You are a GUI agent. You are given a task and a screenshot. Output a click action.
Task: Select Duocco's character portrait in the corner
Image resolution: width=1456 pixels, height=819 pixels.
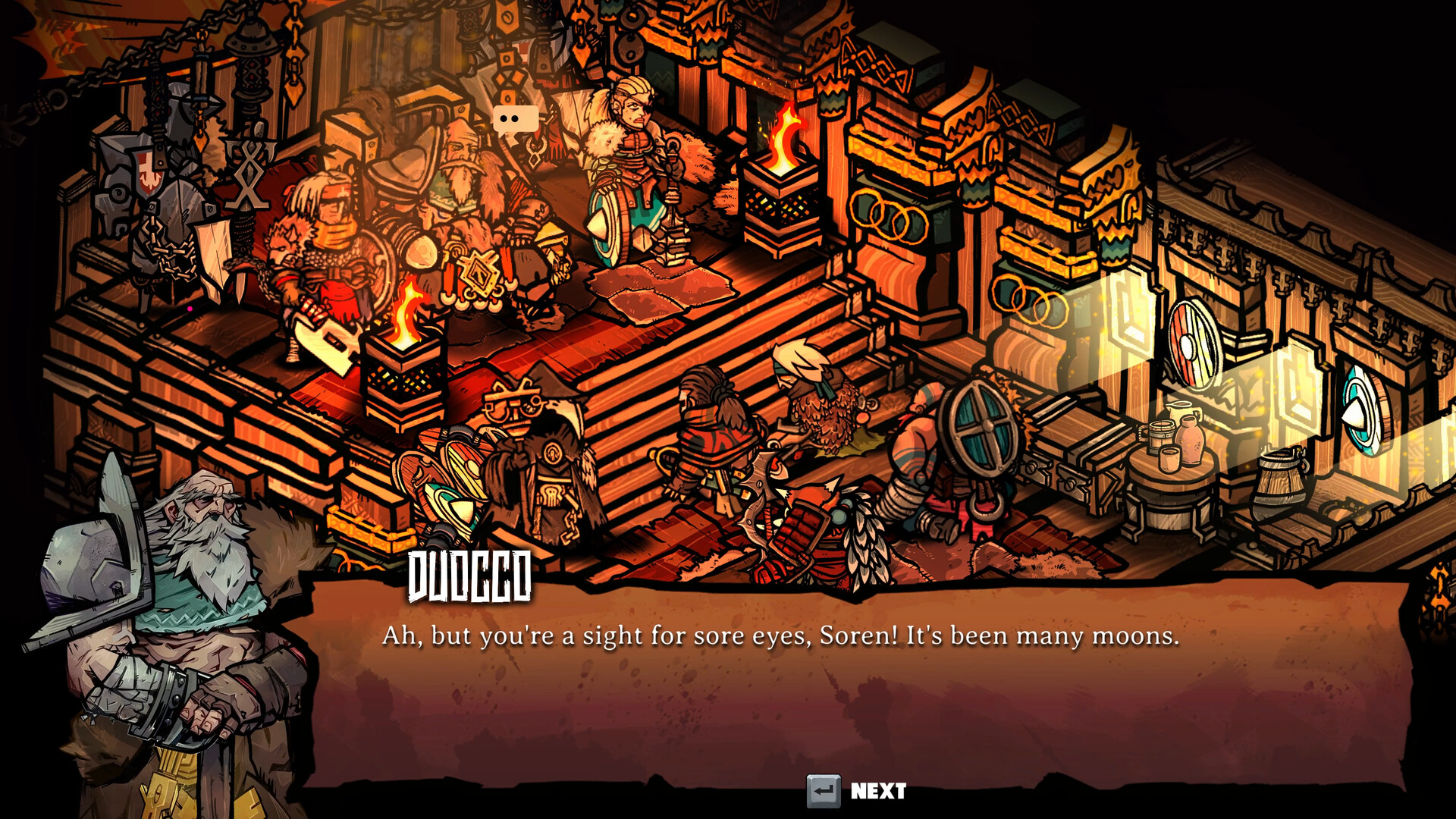(x=167, y=607)
